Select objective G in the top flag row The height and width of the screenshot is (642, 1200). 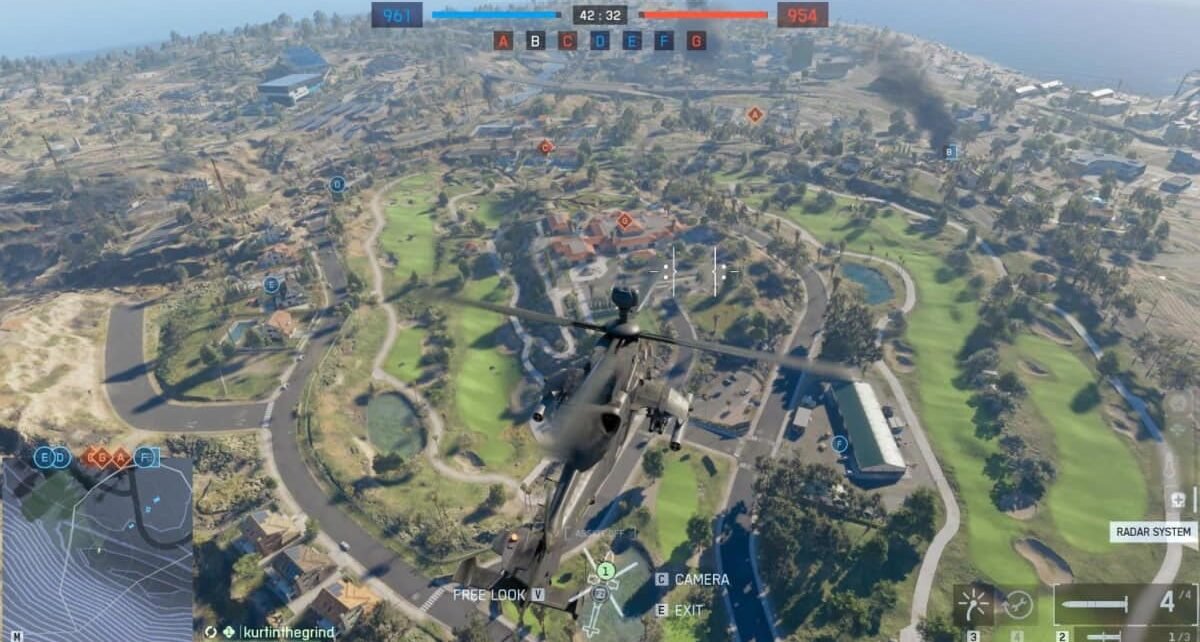pos(696,41)
